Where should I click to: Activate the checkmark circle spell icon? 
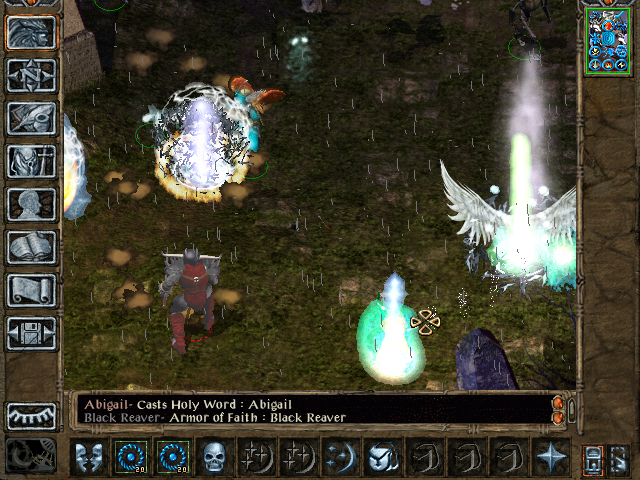click(x=381, y=457)
